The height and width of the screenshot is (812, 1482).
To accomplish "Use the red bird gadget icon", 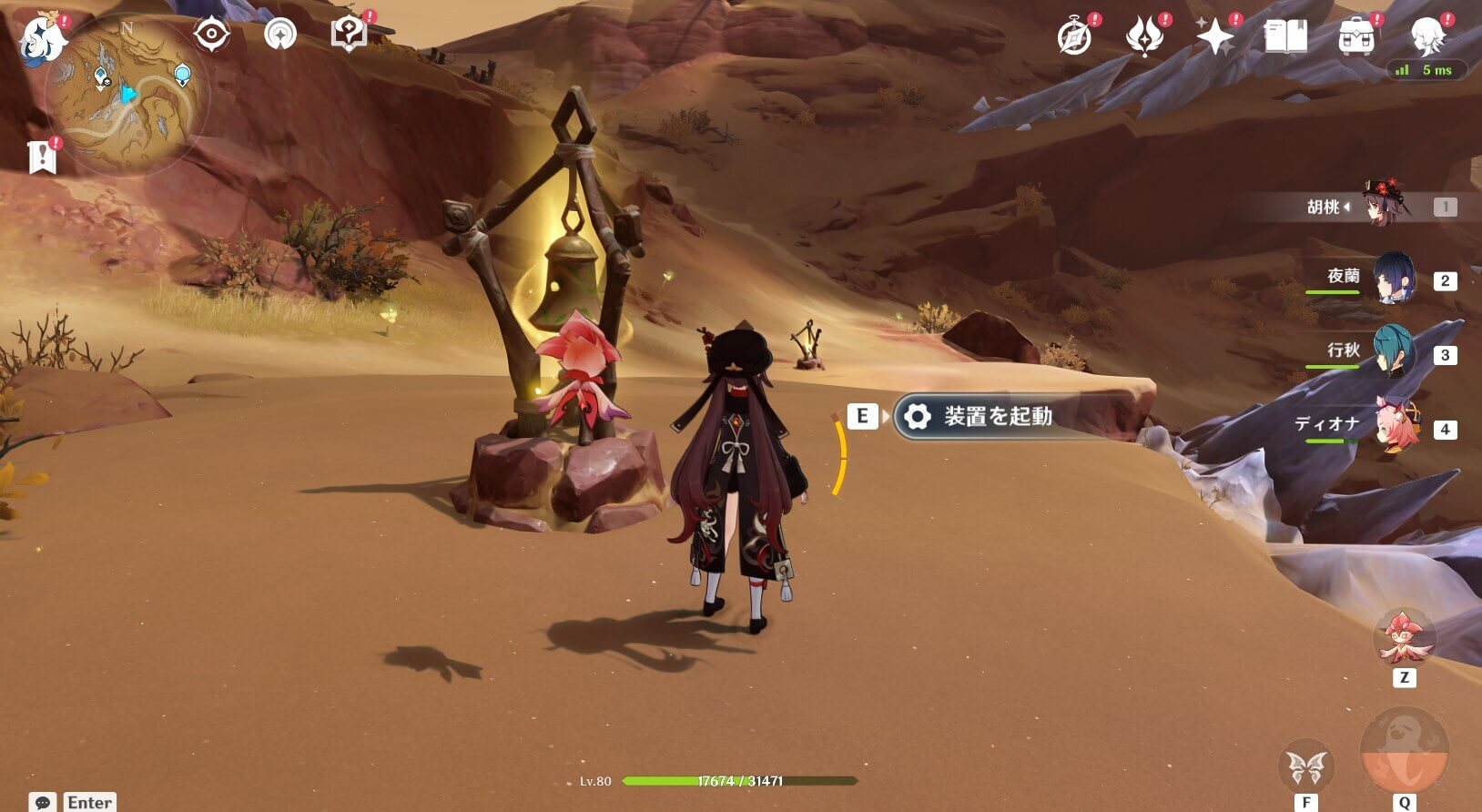I will 1404,638.
